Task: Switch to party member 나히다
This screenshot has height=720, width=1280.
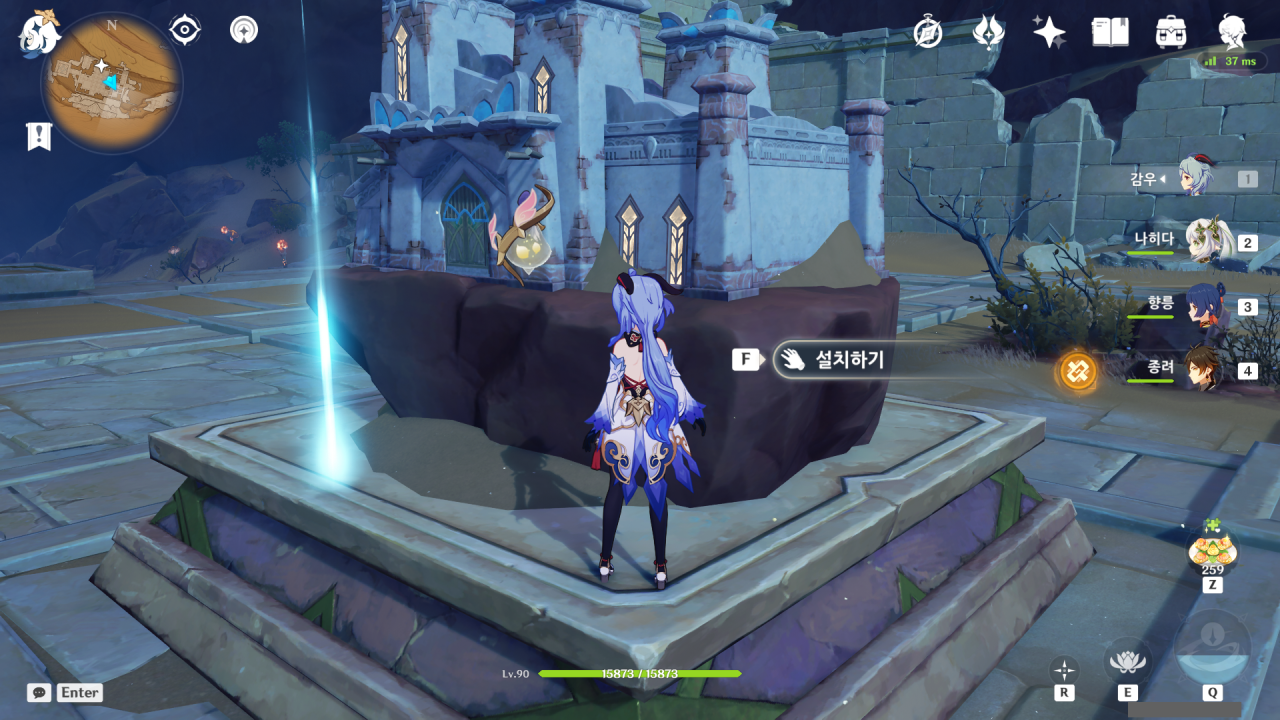Action: 1207,241
